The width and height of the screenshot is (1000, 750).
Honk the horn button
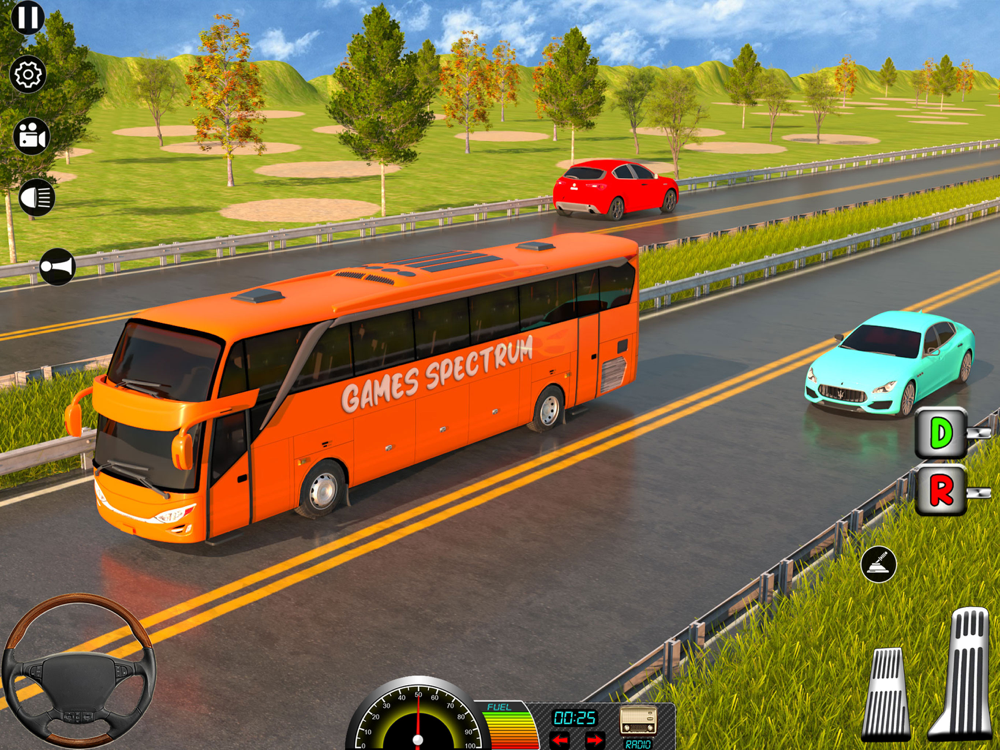point(57,267)
